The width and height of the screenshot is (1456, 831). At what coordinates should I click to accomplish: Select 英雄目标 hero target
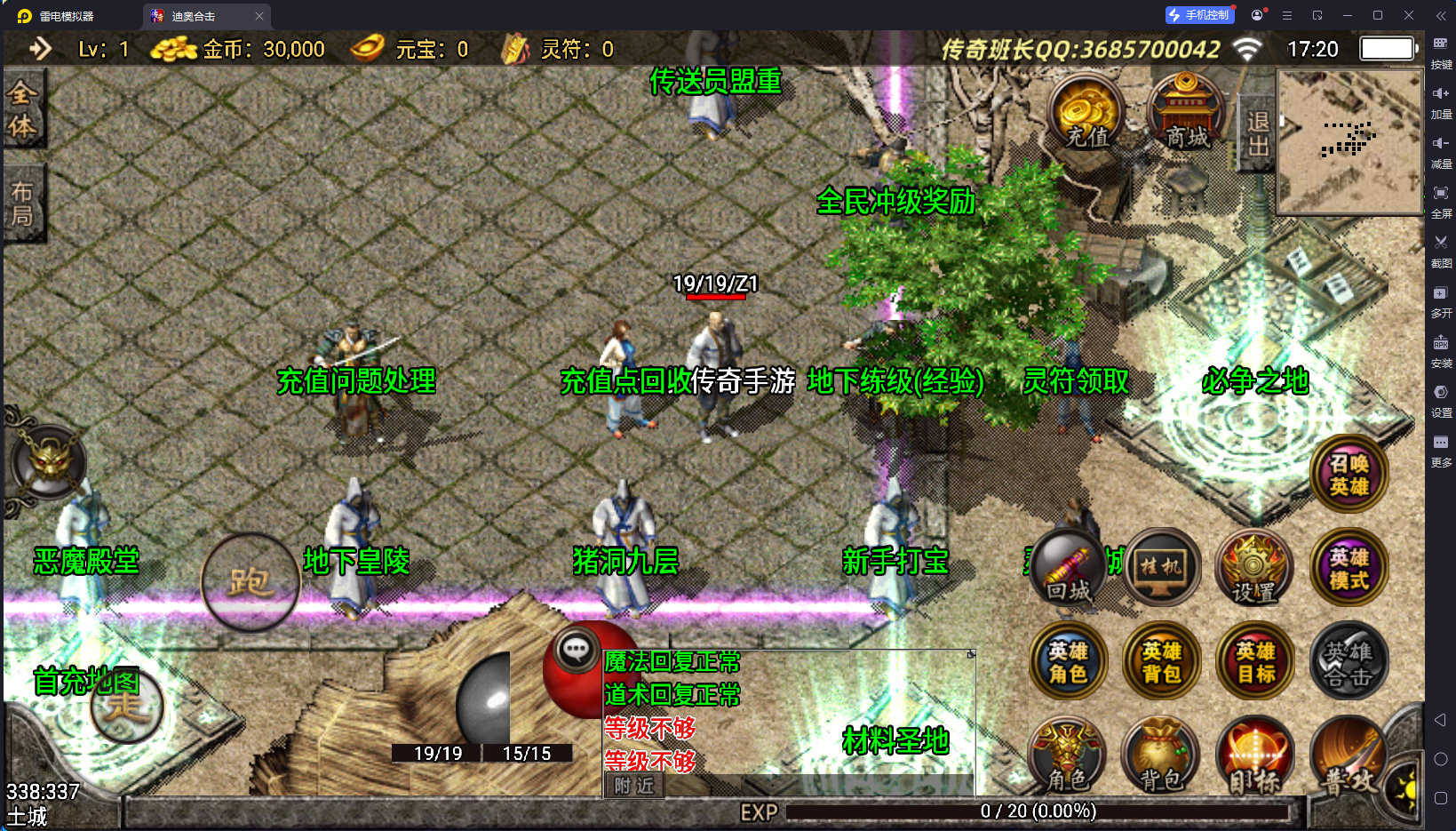1254,662
